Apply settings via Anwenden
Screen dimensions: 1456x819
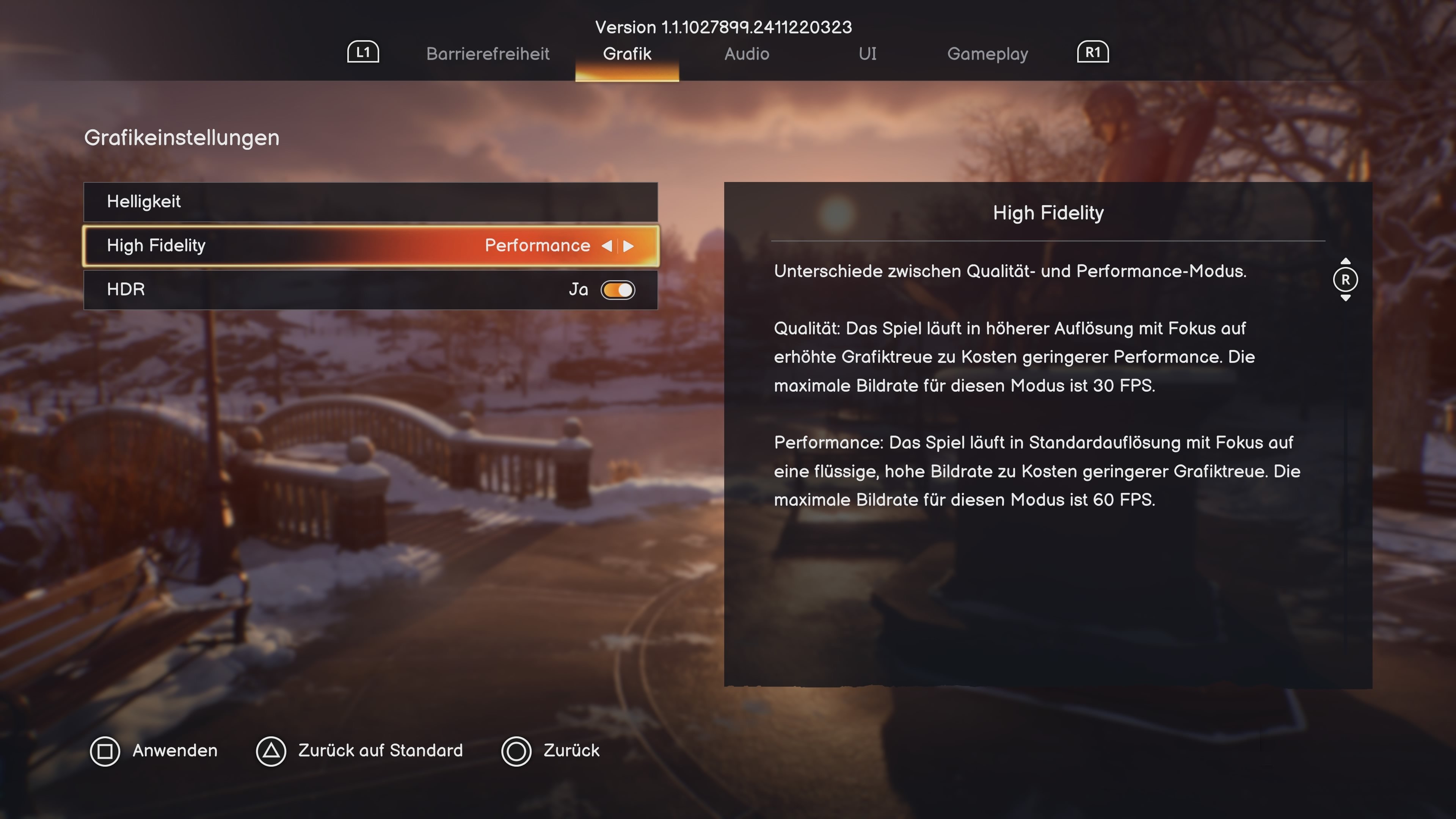coord(175,752)
